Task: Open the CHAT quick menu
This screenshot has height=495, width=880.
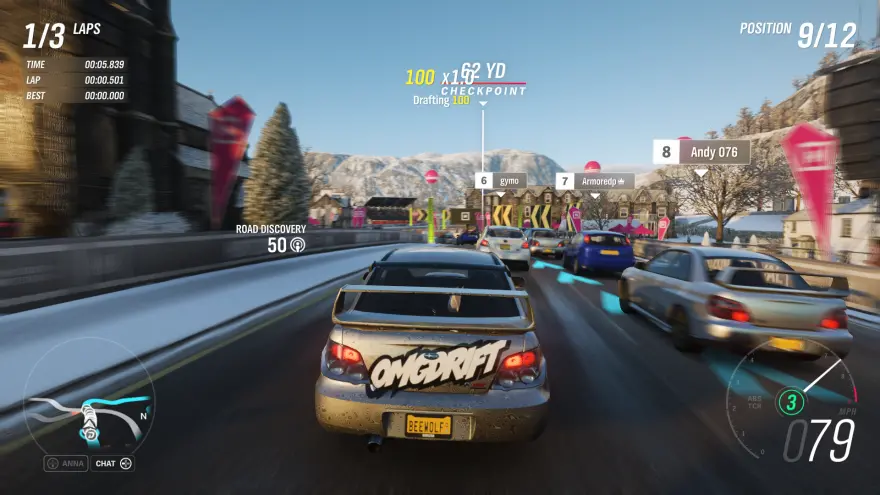Action: coord(113,463)
